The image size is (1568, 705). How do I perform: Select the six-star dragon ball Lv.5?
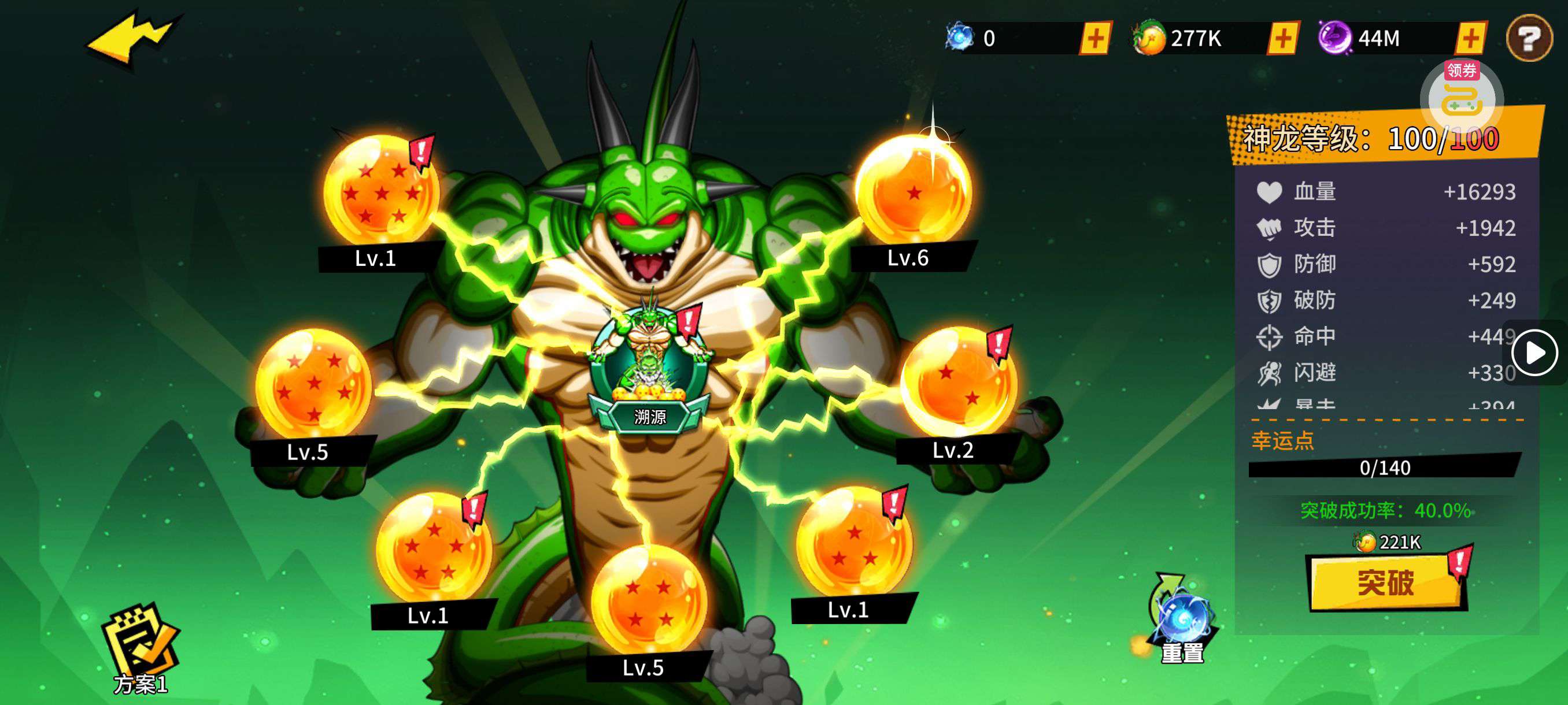click(x=313, y=385)
